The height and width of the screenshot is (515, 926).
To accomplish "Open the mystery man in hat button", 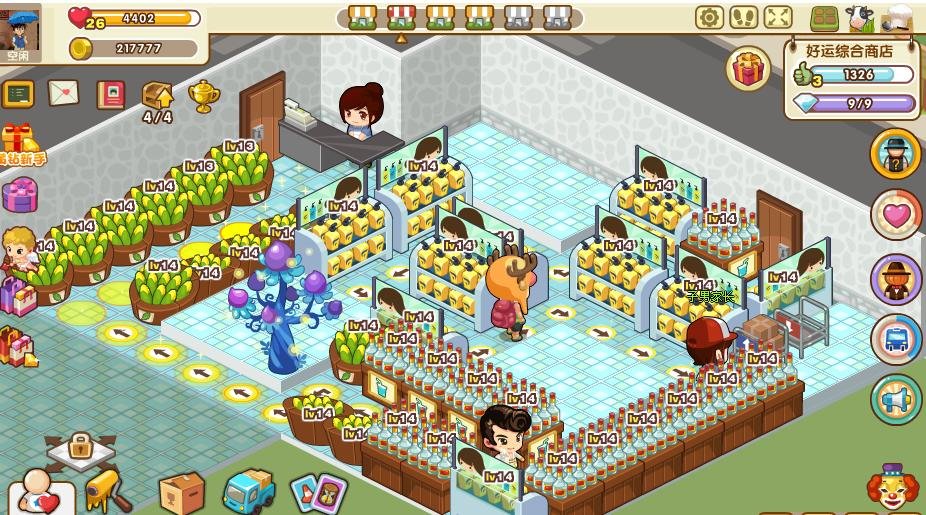I will pos(895,153).
